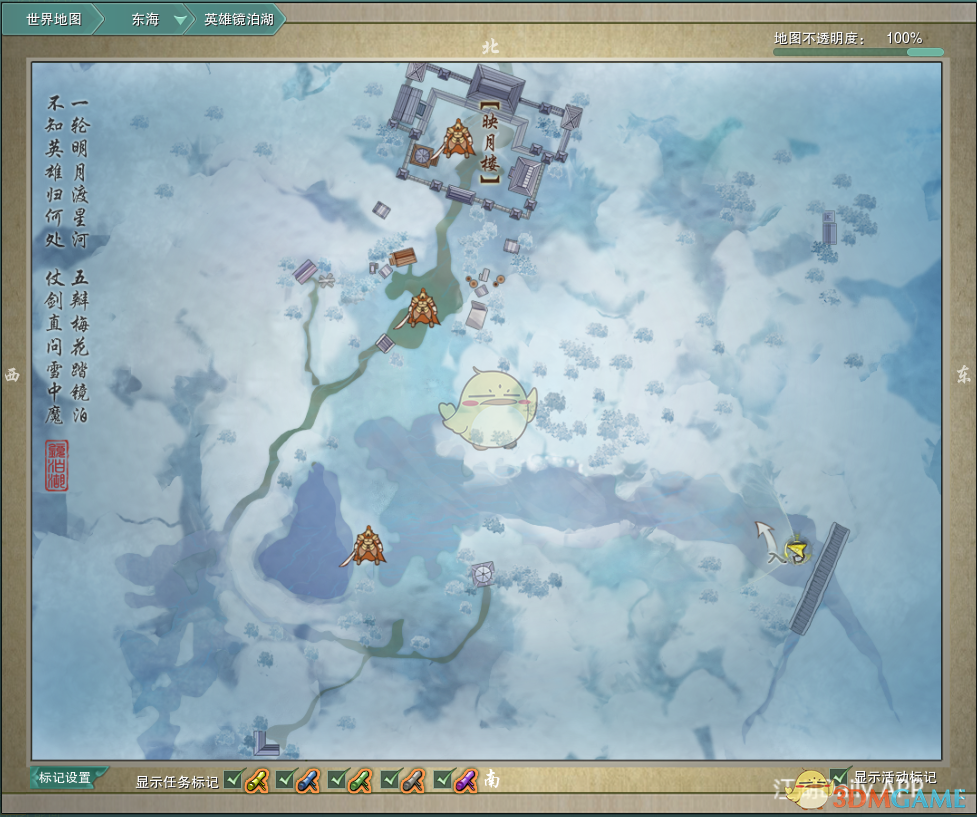
Task: Toggle the purple scroll quest marker checkbox
Action: tap(443, 780)
